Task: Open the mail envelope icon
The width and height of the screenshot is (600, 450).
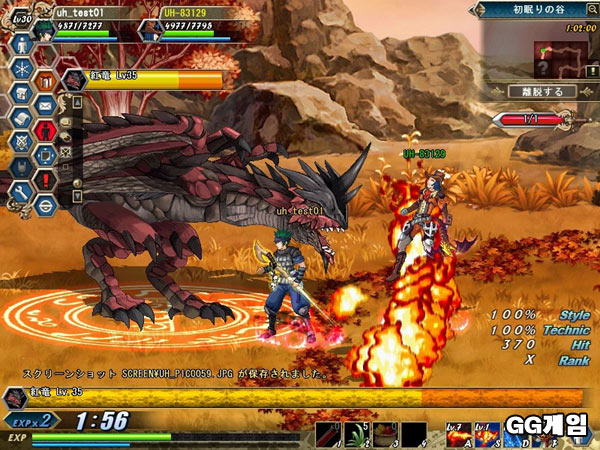Action: pos(45,104)
